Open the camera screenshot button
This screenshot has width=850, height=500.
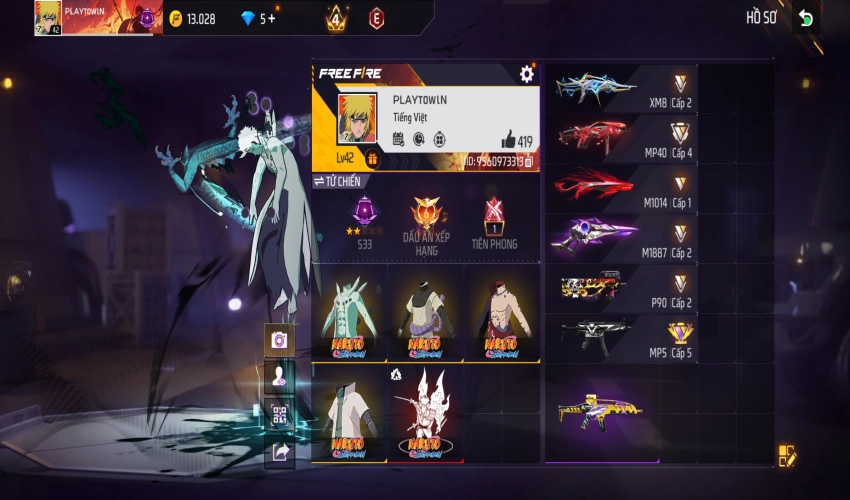(279, 340)
